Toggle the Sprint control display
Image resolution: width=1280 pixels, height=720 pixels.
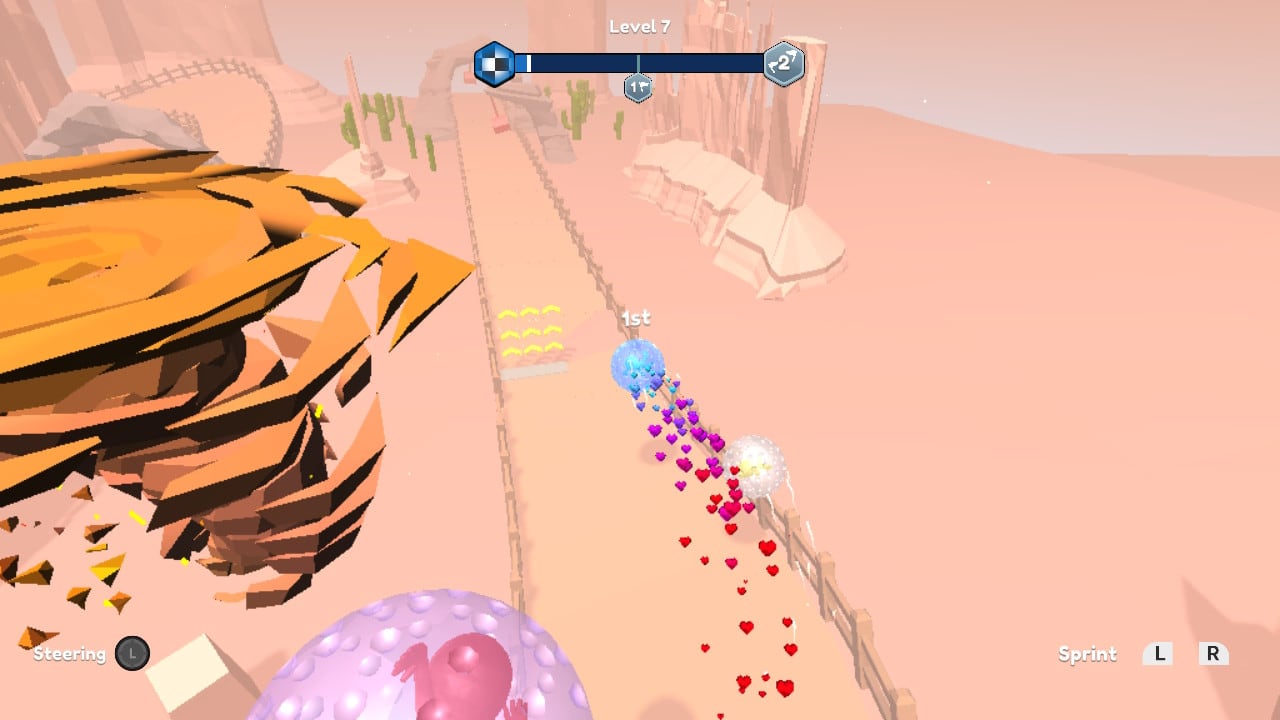coord(1087,654)
